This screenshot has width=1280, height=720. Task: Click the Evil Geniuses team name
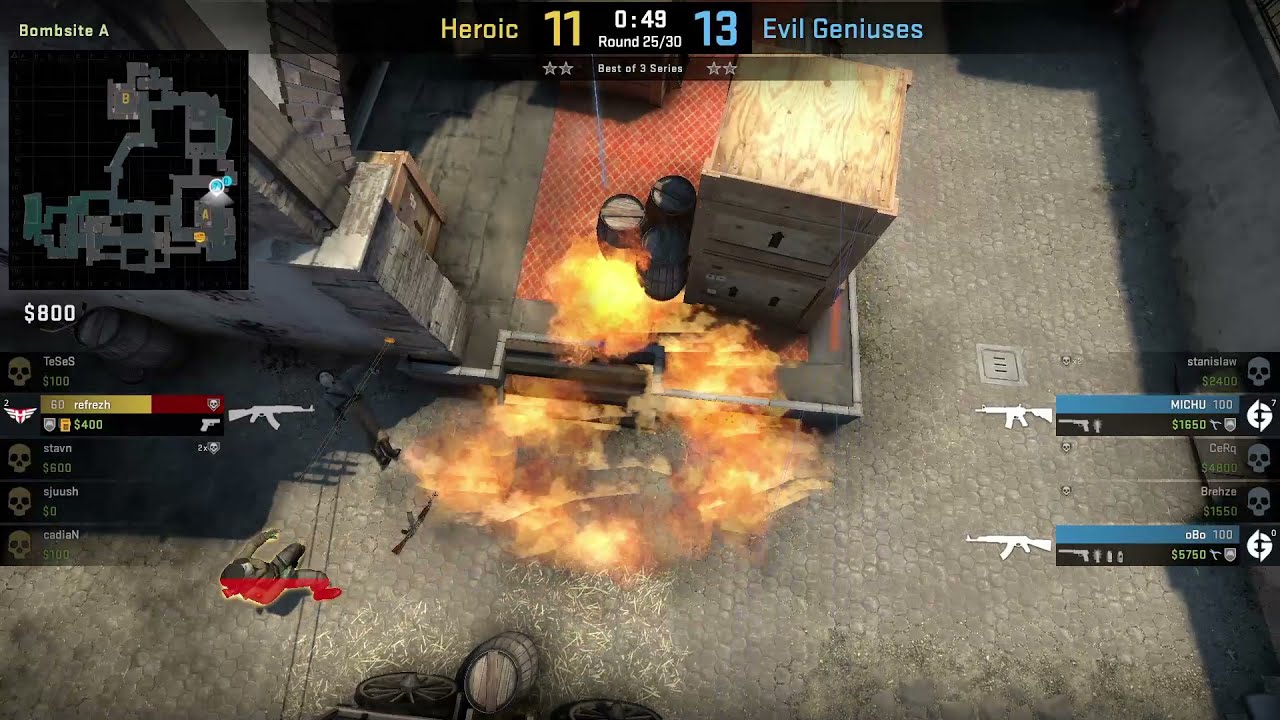pos(842,29)
